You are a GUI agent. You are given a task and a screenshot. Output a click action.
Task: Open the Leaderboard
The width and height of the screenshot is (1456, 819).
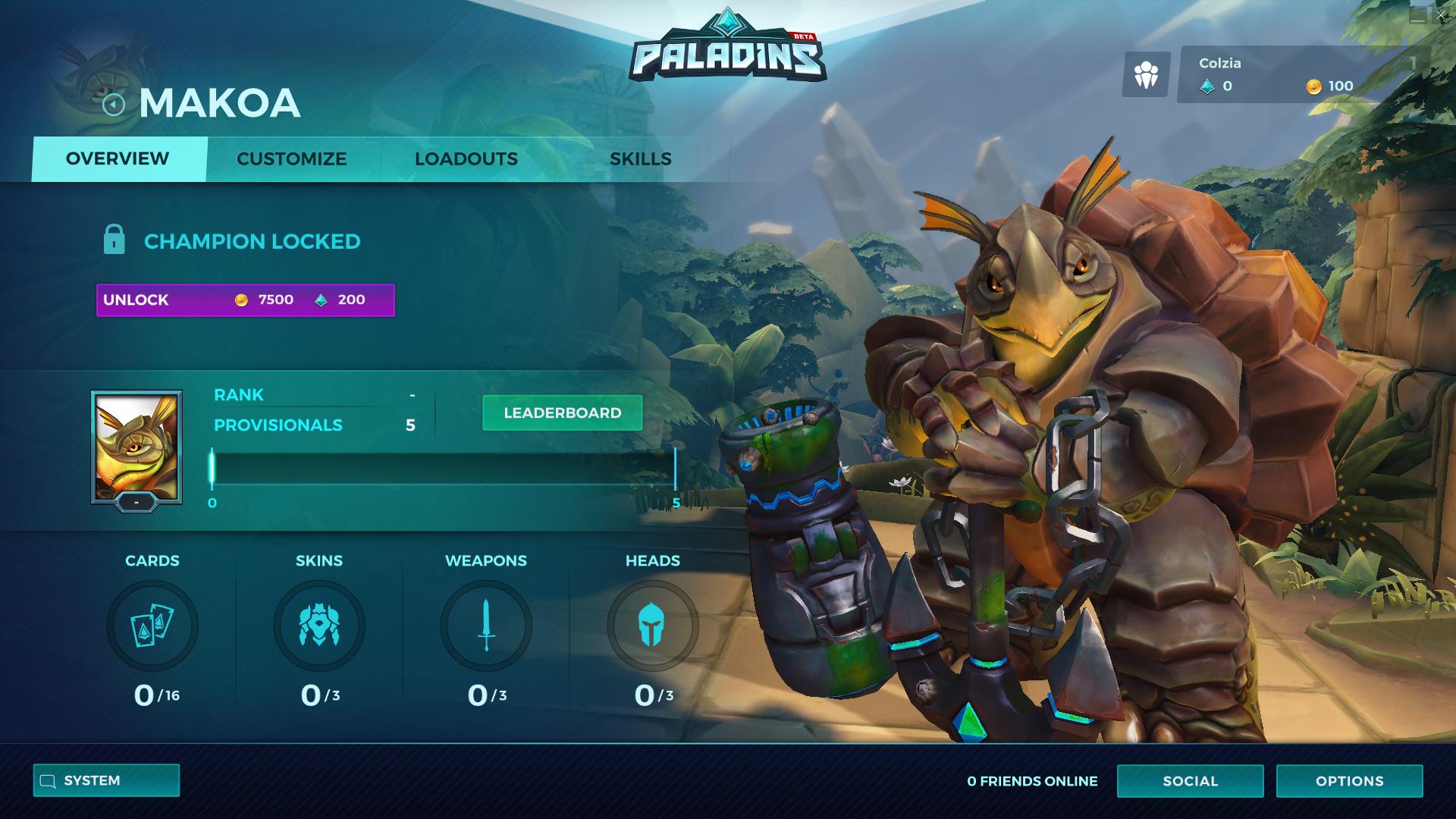pyautogui.click(x=562, y=413)
